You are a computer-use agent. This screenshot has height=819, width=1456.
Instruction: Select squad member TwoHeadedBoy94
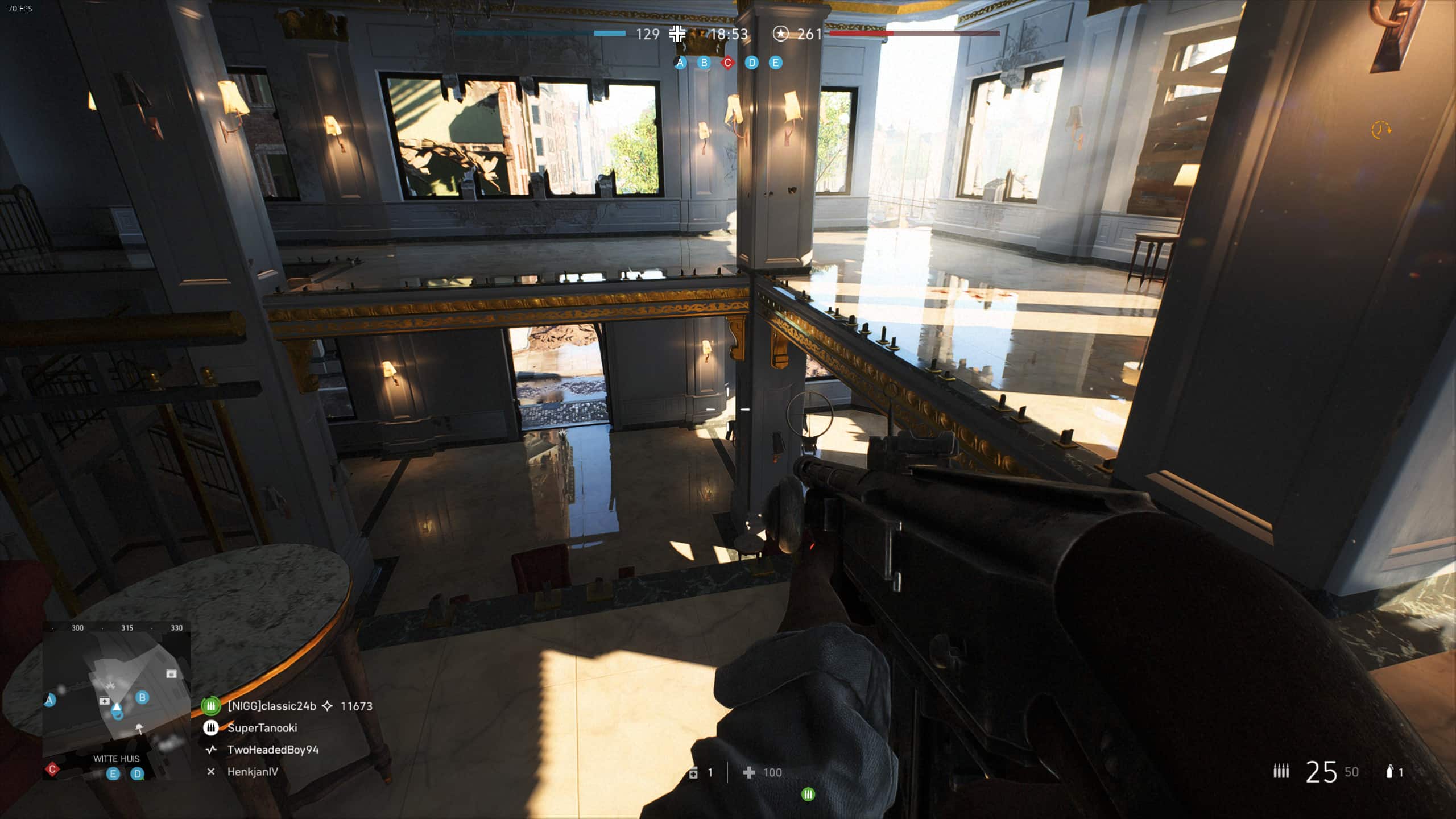pyautogui.click(x=273, y=750)
